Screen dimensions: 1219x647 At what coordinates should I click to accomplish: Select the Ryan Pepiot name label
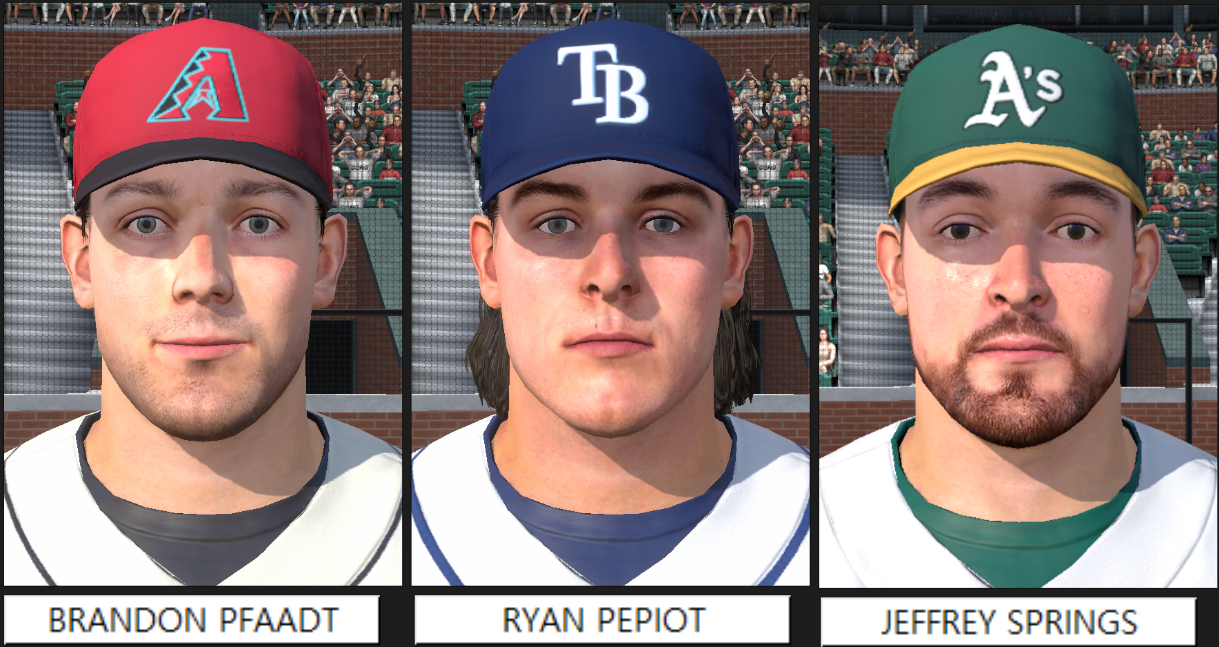pos(602,620)
